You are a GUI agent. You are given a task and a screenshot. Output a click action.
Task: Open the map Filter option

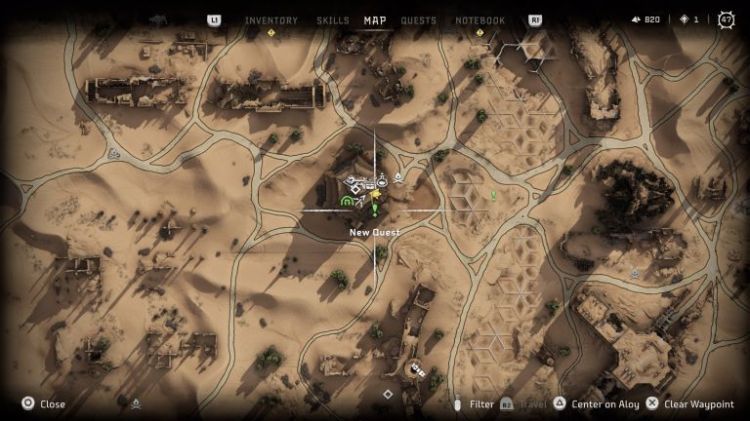474,404
